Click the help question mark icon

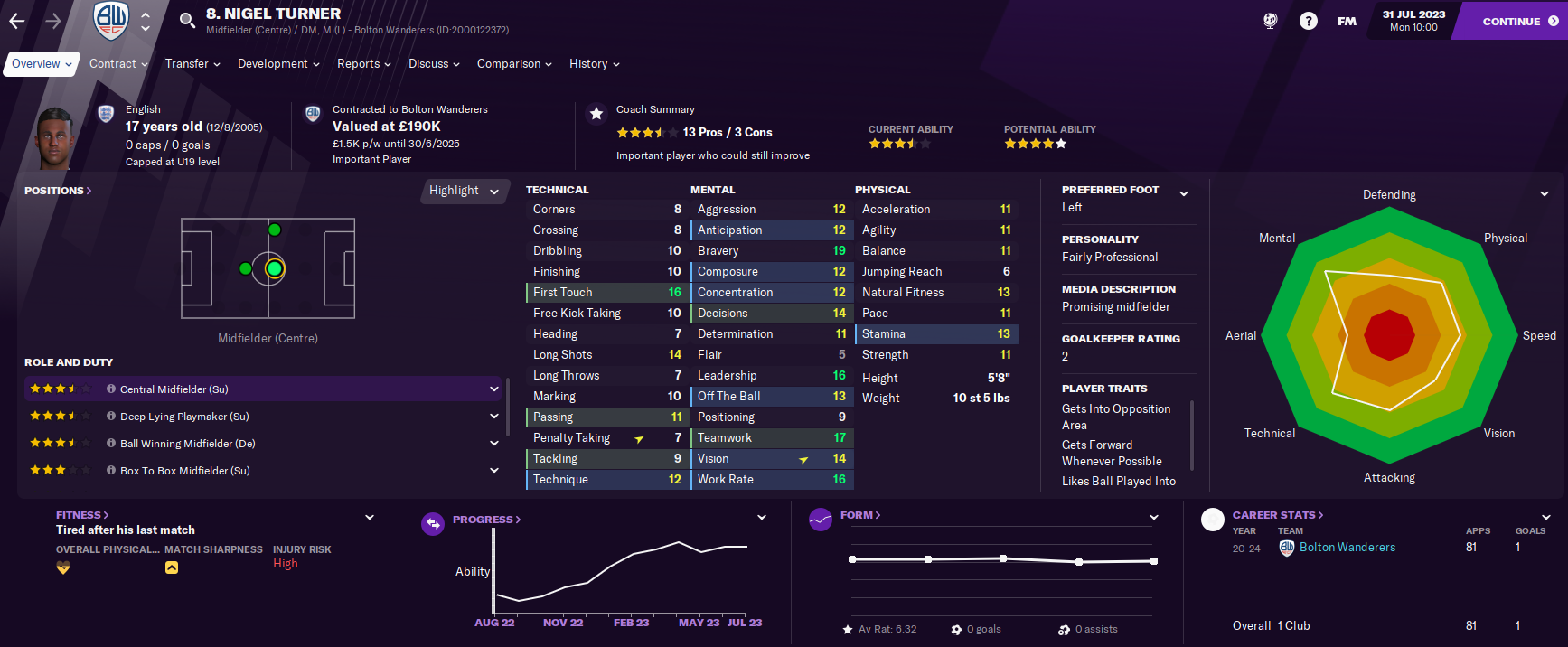pyautogui.click(x=1308, y=21)
